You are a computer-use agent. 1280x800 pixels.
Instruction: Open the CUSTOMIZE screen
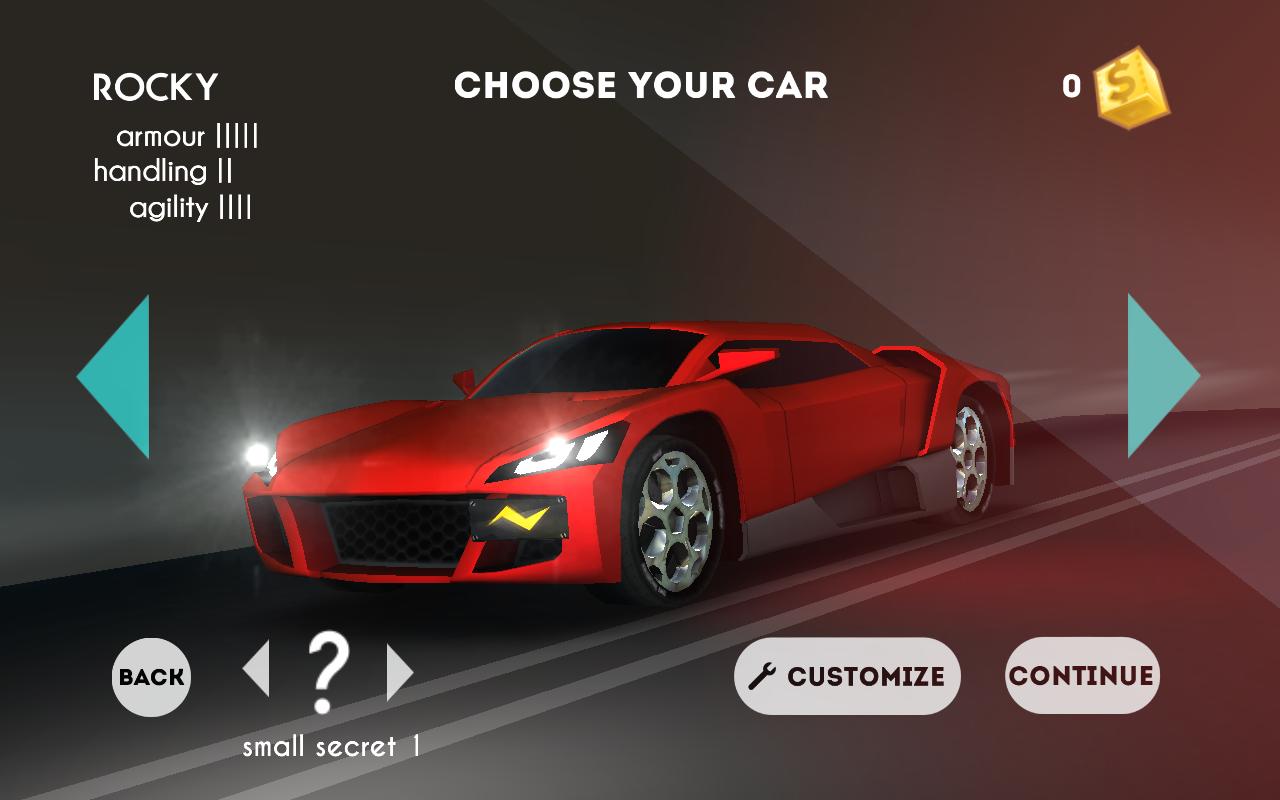click(x=846, y=676)
